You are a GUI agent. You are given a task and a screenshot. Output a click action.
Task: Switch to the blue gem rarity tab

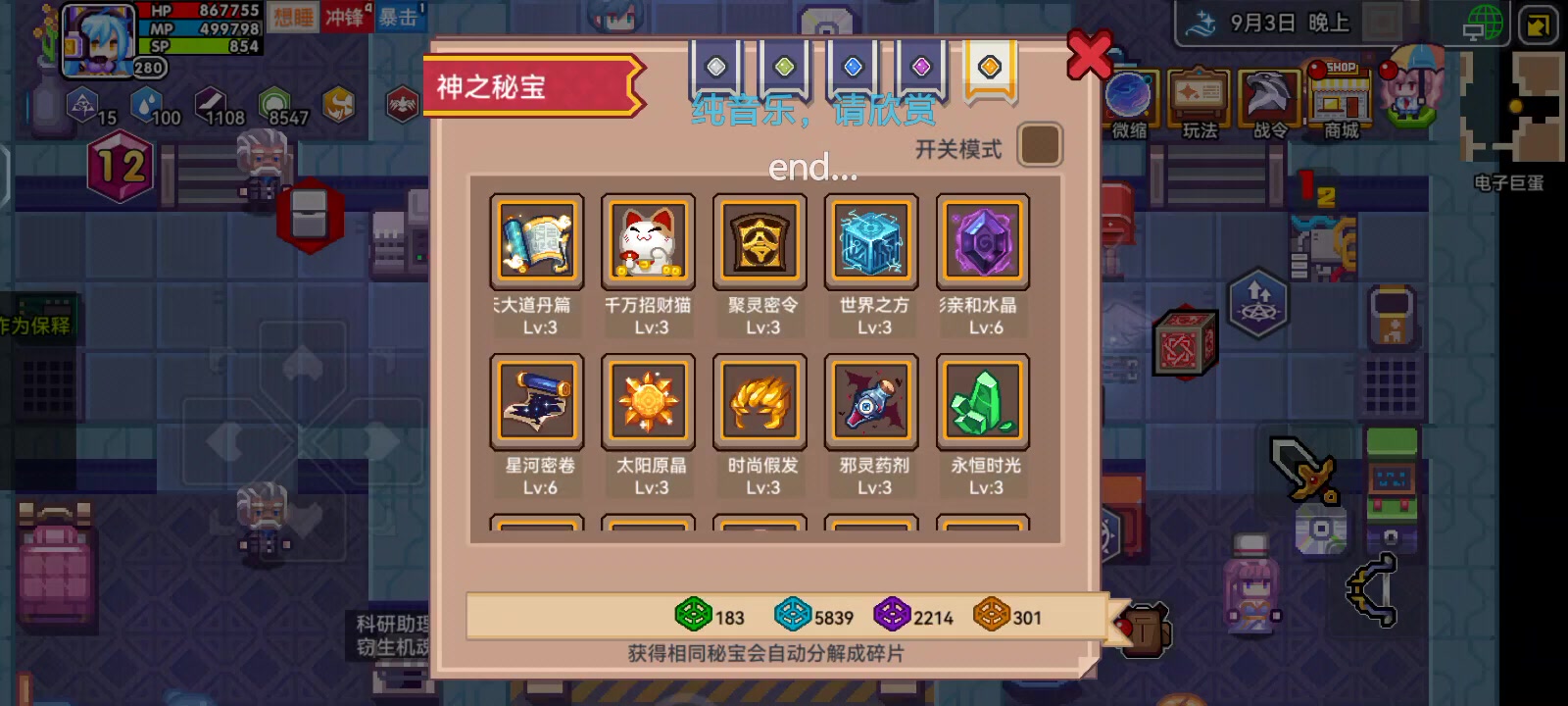(855, 66)
